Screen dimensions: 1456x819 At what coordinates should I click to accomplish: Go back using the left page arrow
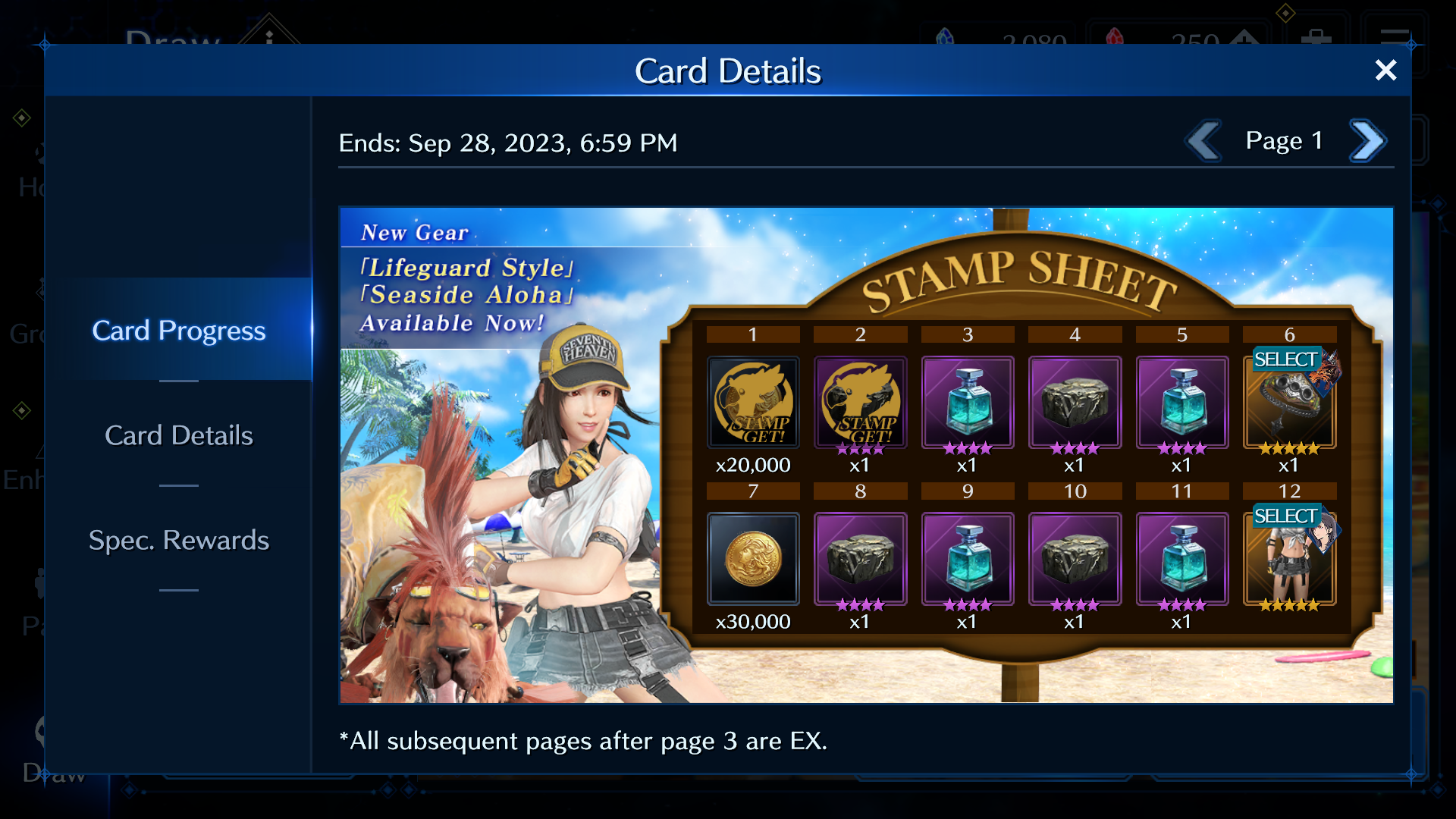[1204, 140]
